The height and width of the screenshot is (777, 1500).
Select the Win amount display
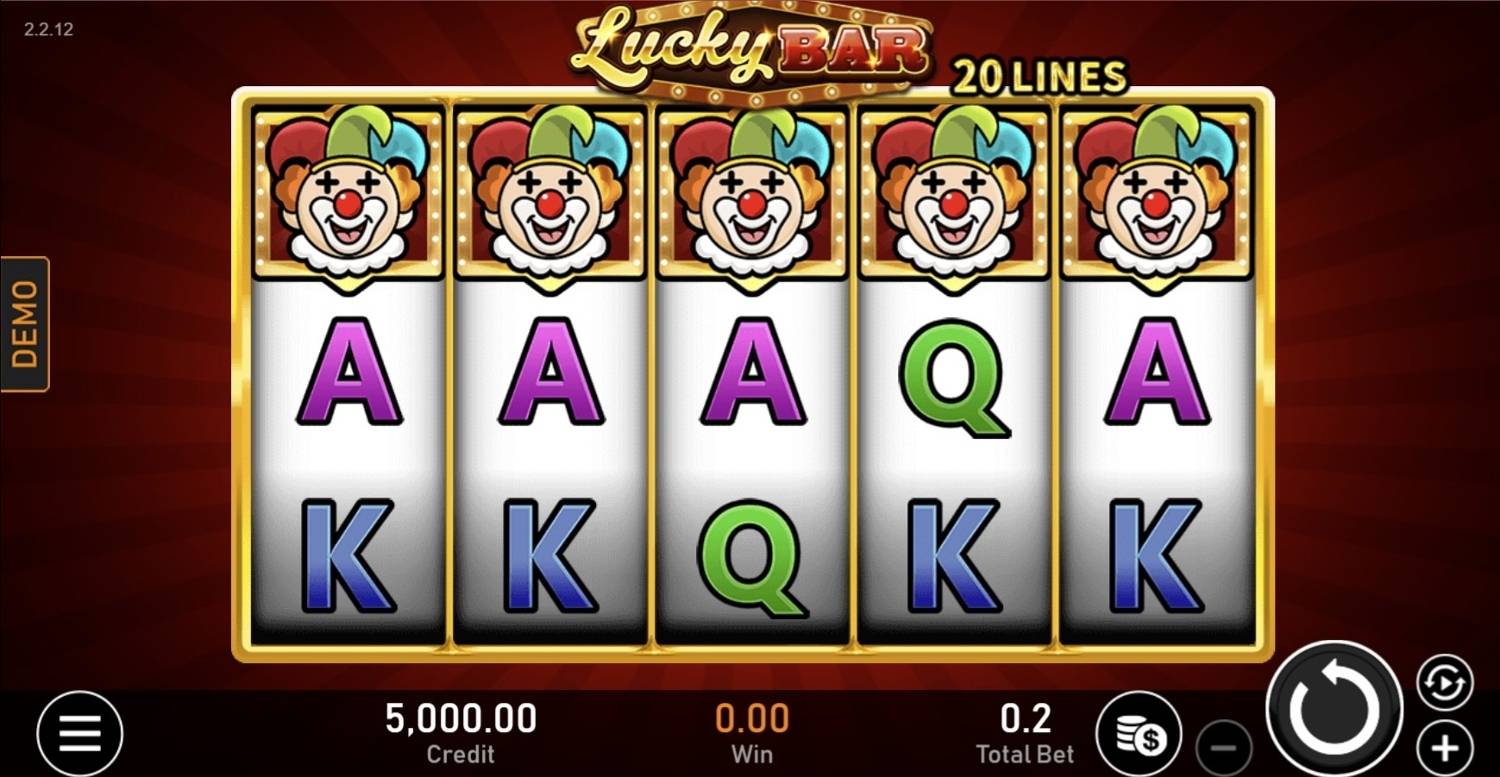[752, 718]
